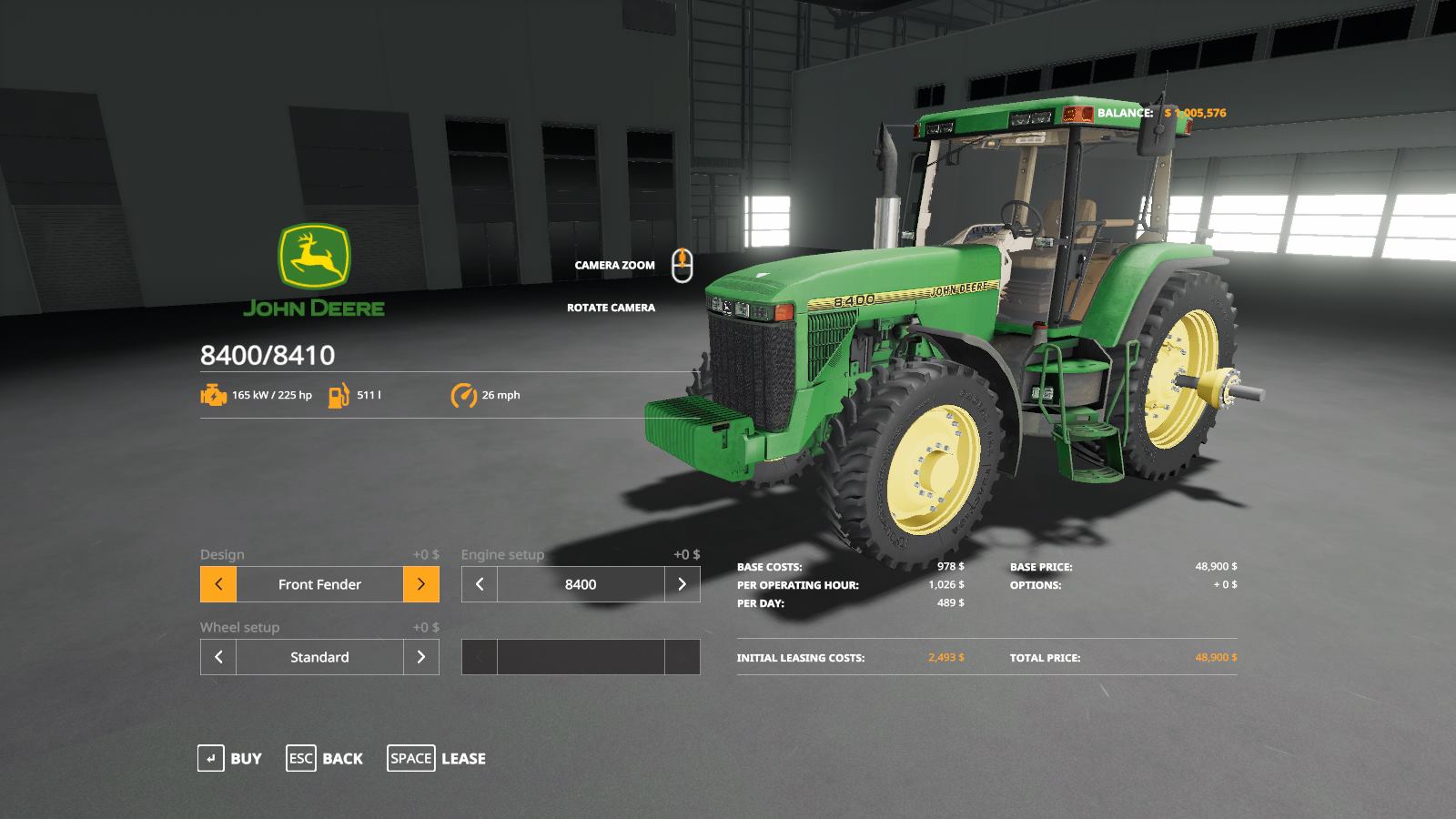Select the next Design option arrow
Viewport: 1456px width, 819px height.
coord(421,584)
